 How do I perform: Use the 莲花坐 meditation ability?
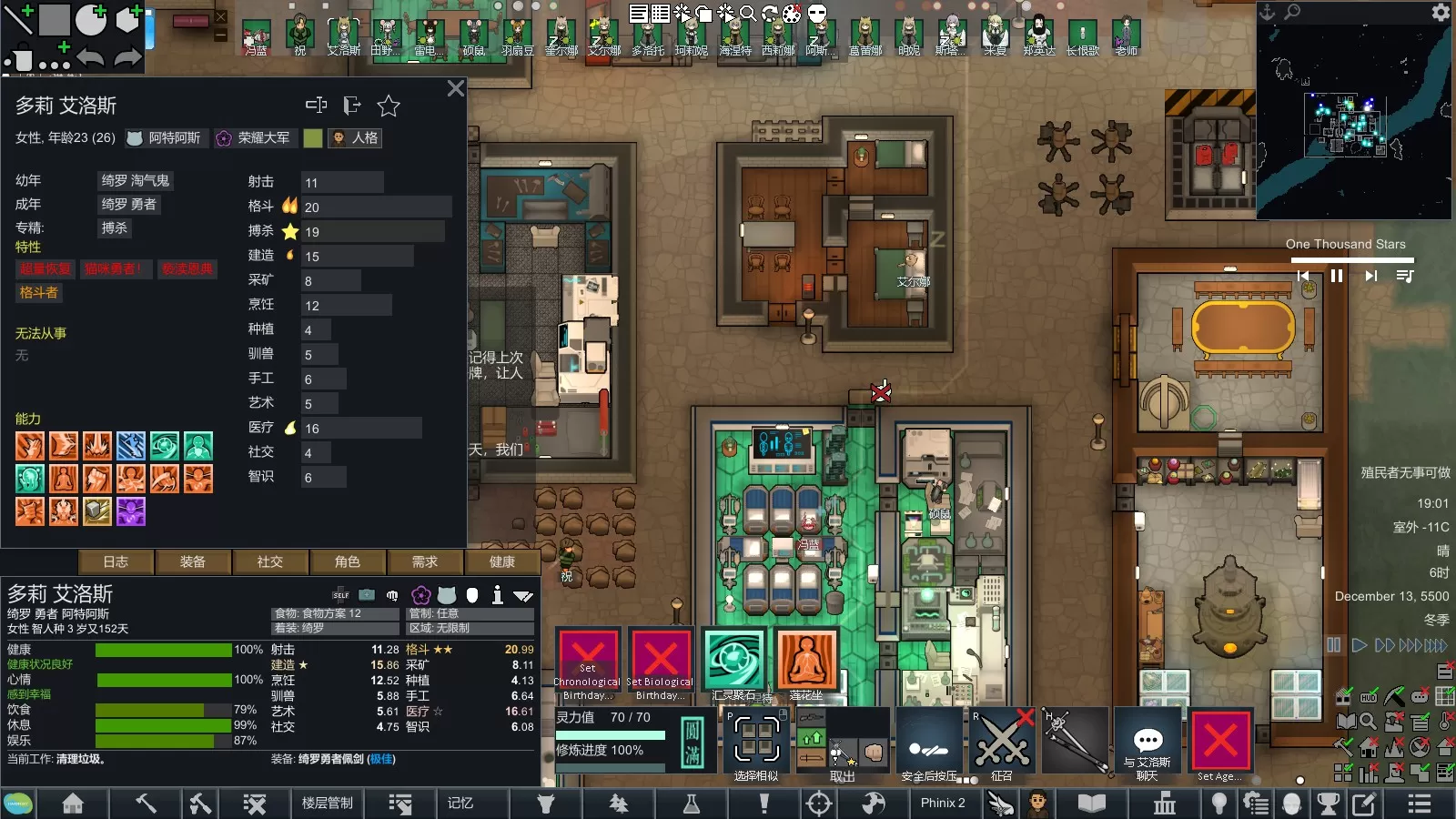point(806,661)
